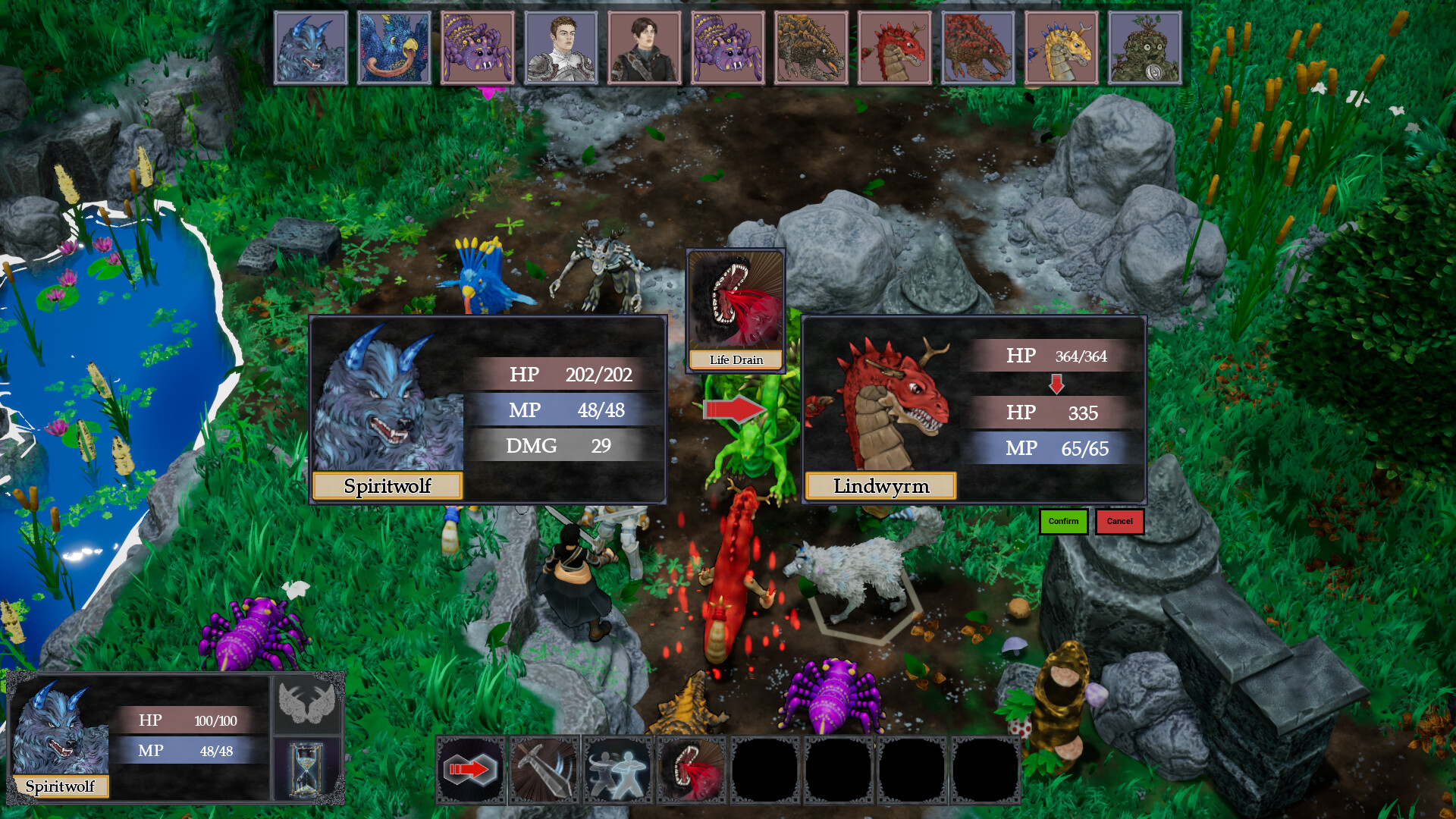The image size is (1456, 819).
Task: Select the Spiritwolf portrait in the turn order
Action: click(x=311, y=47)
